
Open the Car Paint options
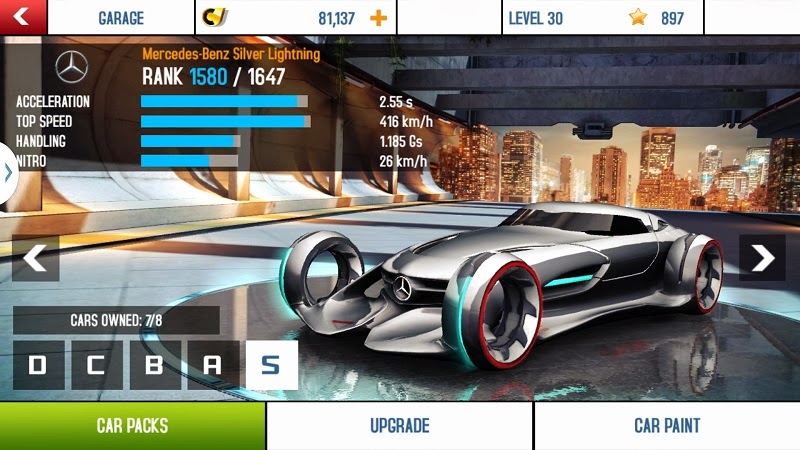[667, 426]
